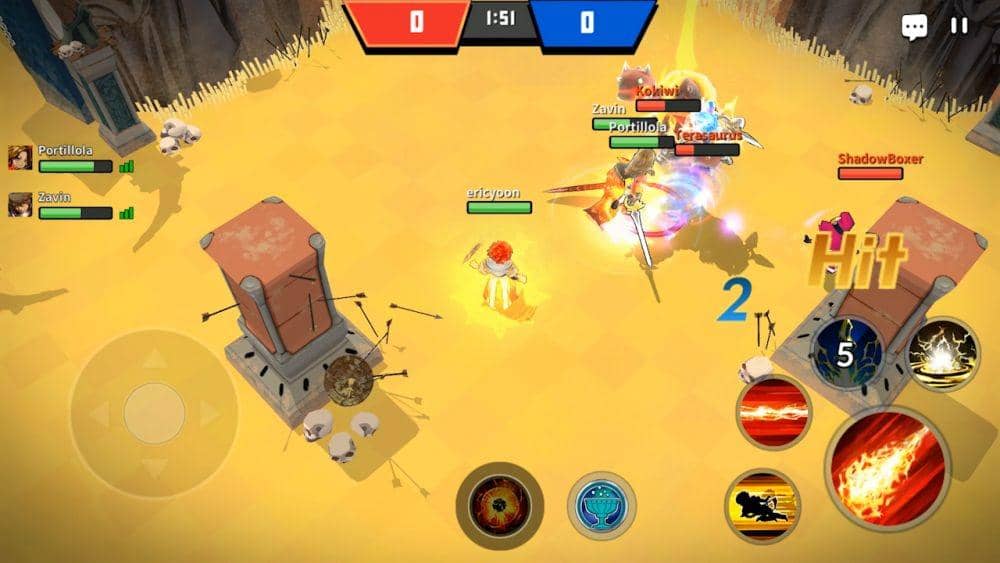Pause the match
Viewport: 1000px width, 563px height.
tap(959, 26)
